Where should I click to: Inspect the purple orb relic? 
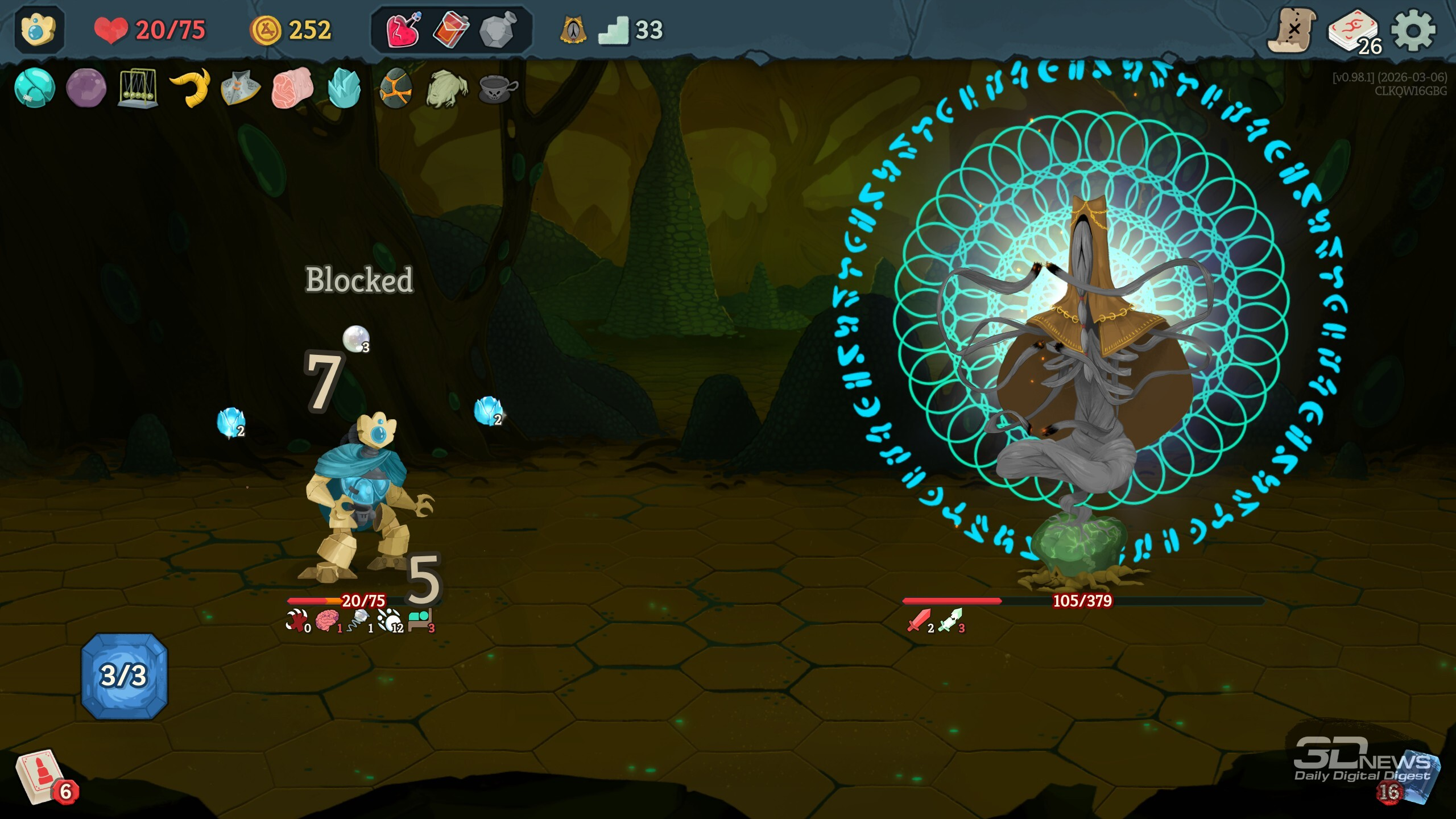click(x=86, y=88)
